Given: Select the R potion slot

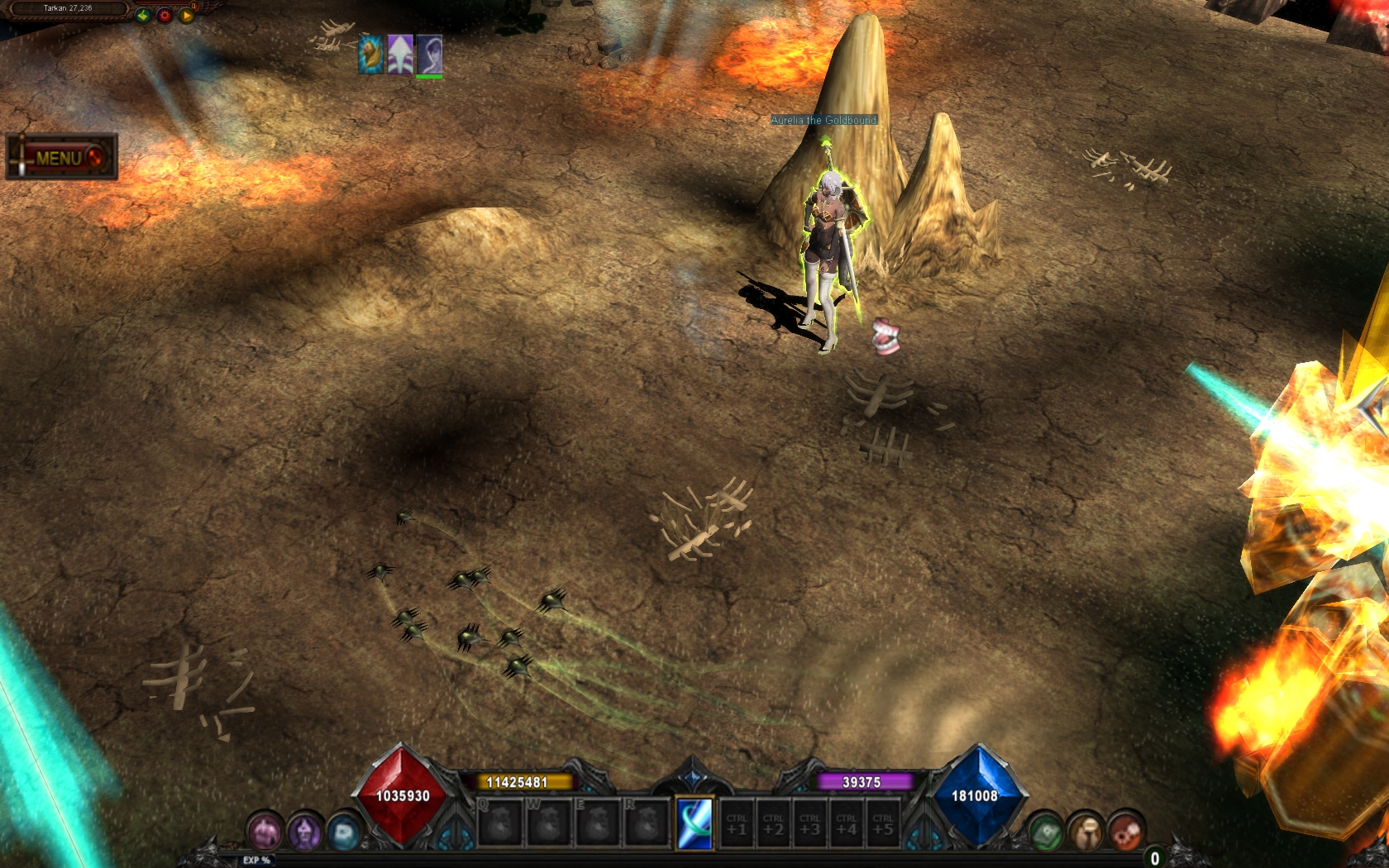Looking at the screenshot, I should 647,823.
